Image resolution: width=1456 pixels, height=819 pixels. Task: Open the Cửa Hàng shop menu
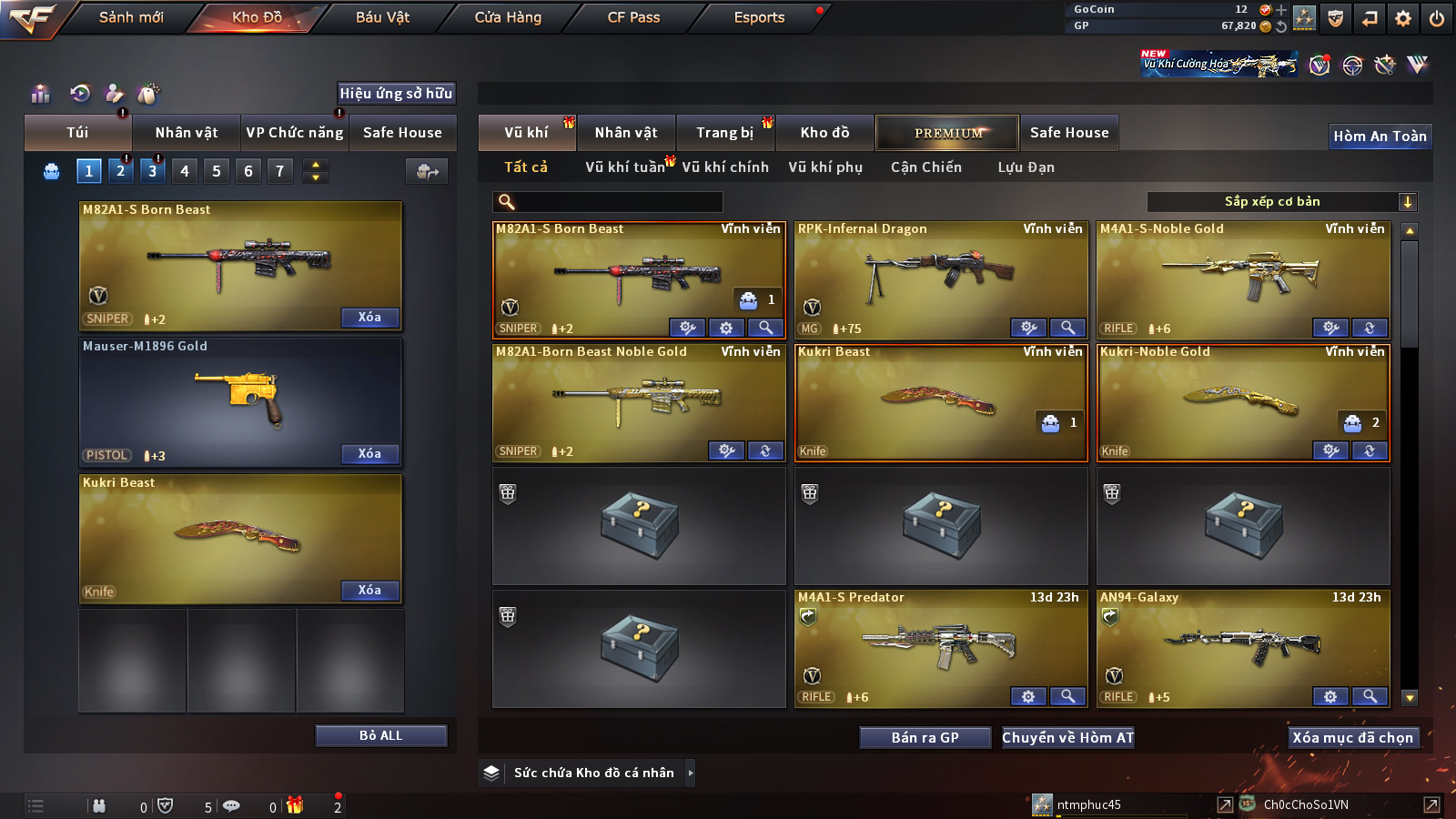pyautogui.click(x=508, y=17)
